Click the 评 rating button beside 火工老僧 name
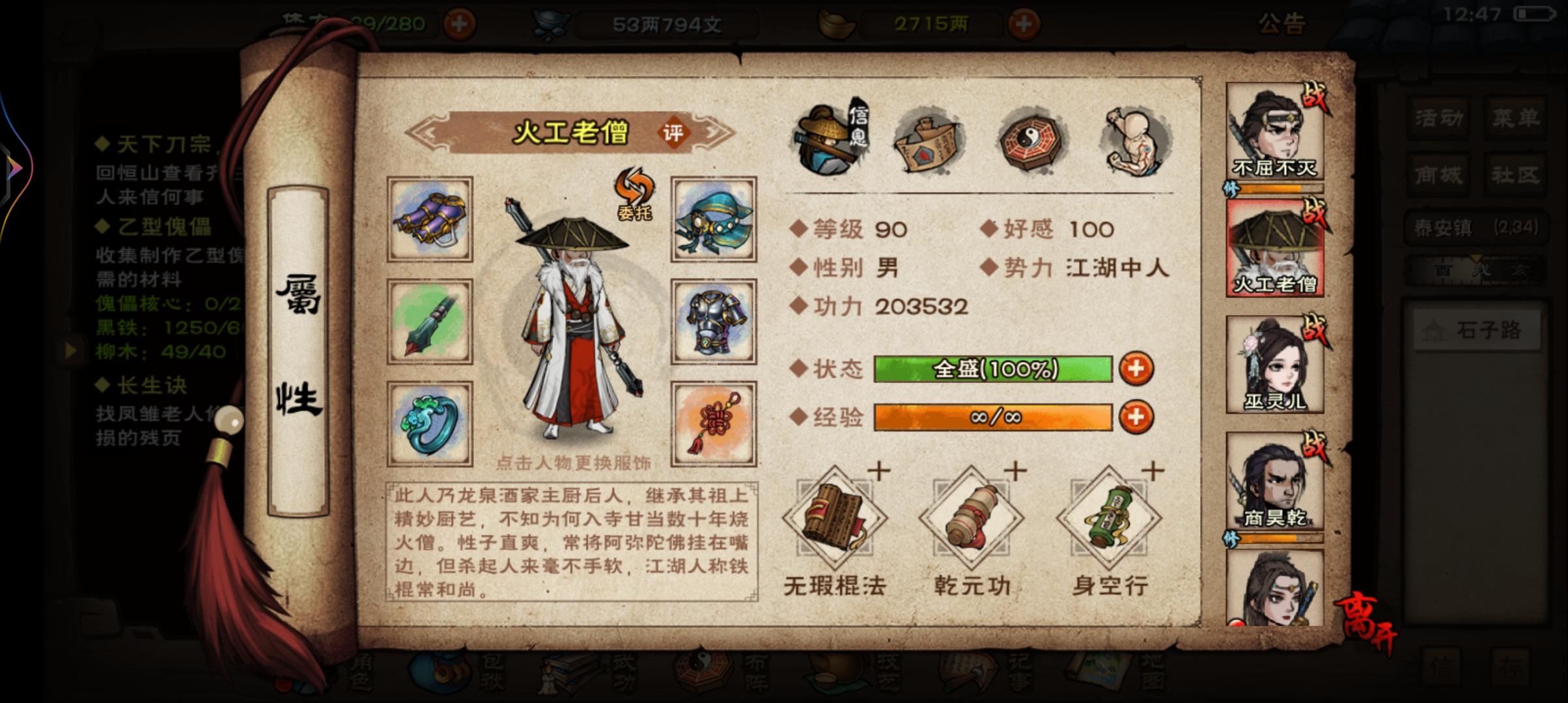Viewport: 1568px width, 703px height. (x=672, y=131)
